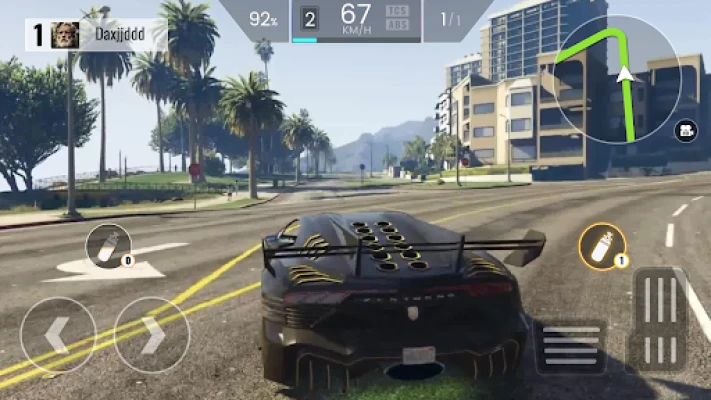The height and width of the screenshot is (400, 711).
Task: Steer right with the right arrow button
Action: point(152,335)
